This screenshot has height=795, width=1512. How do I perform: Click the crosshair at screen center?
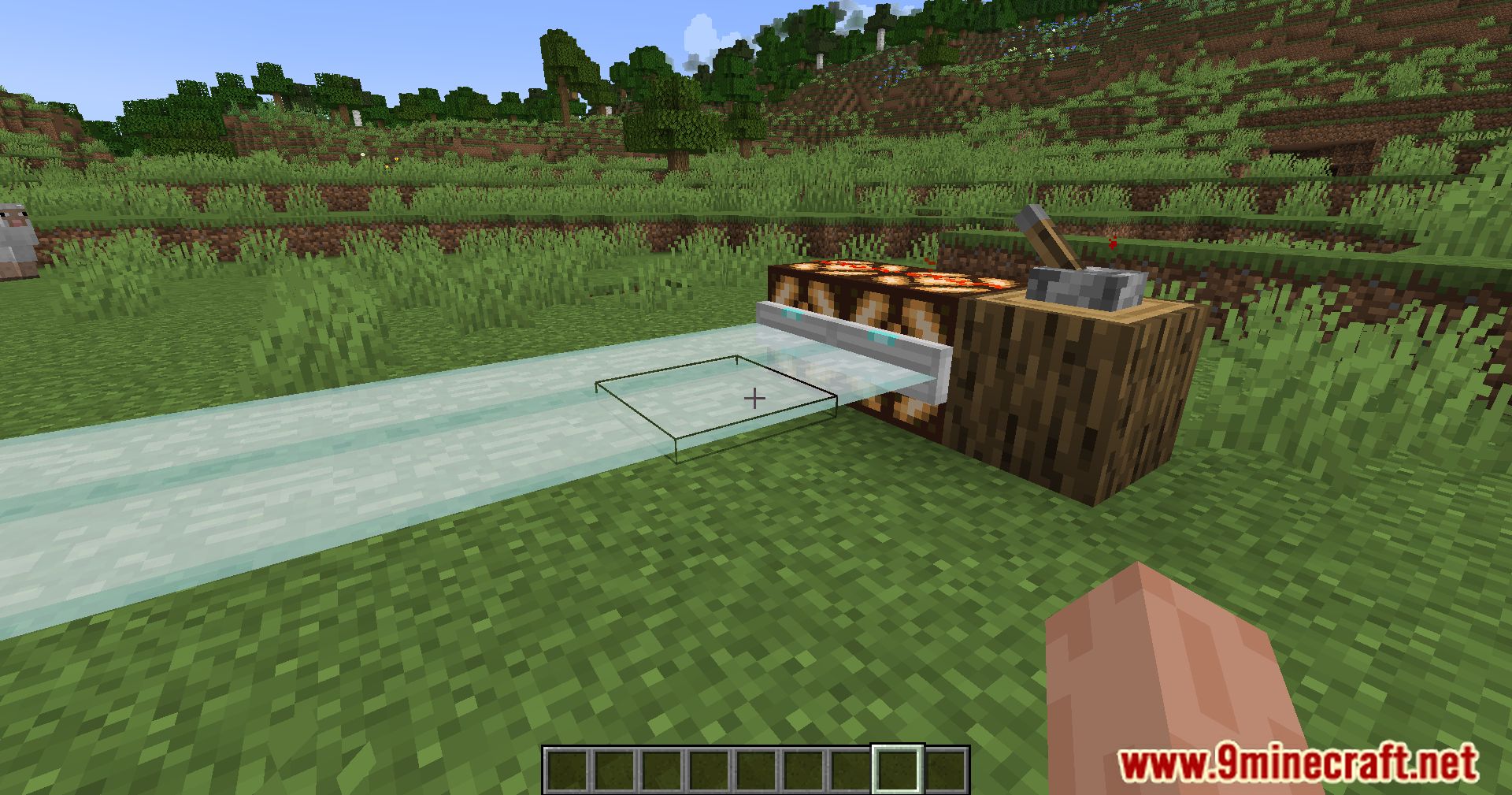(754, 398)
